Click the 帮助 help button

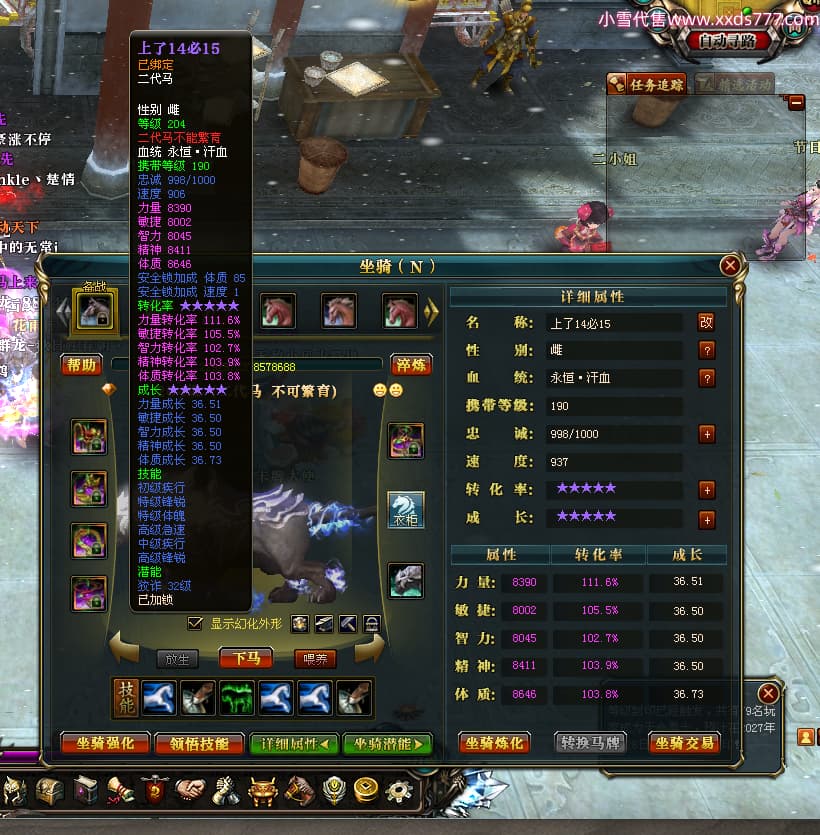click(81, 365)
